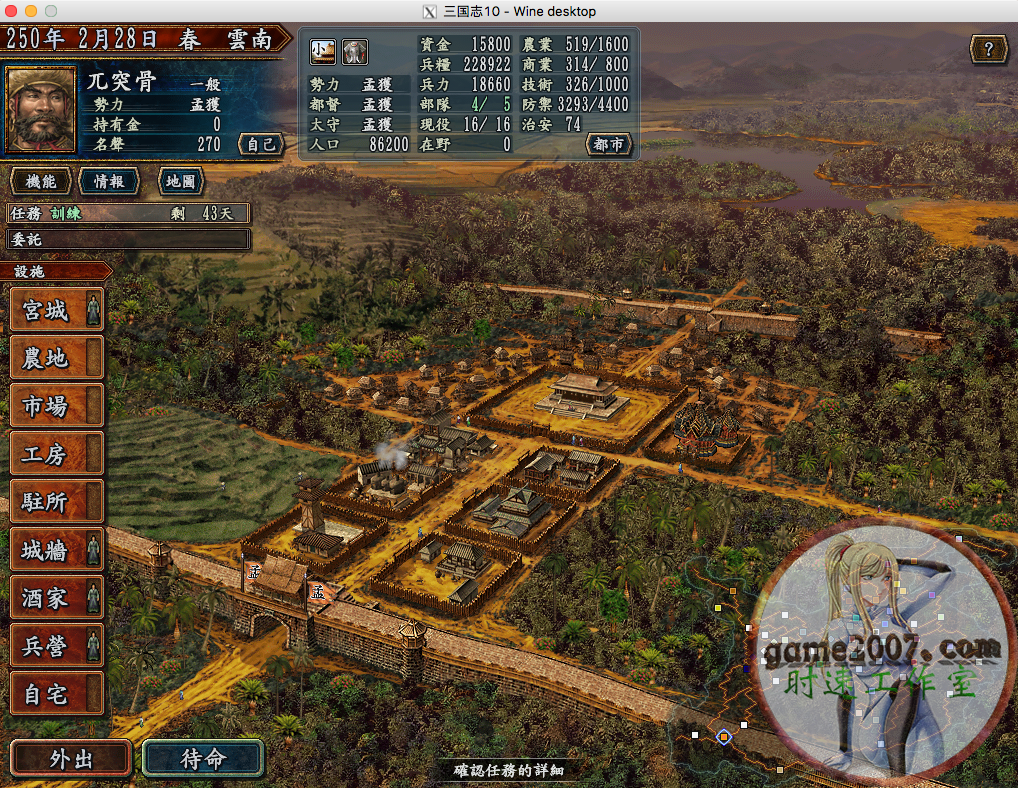Close the Wine desktop window
Viewport: 1018px width, 788px height.
click(x=11, y=11)
